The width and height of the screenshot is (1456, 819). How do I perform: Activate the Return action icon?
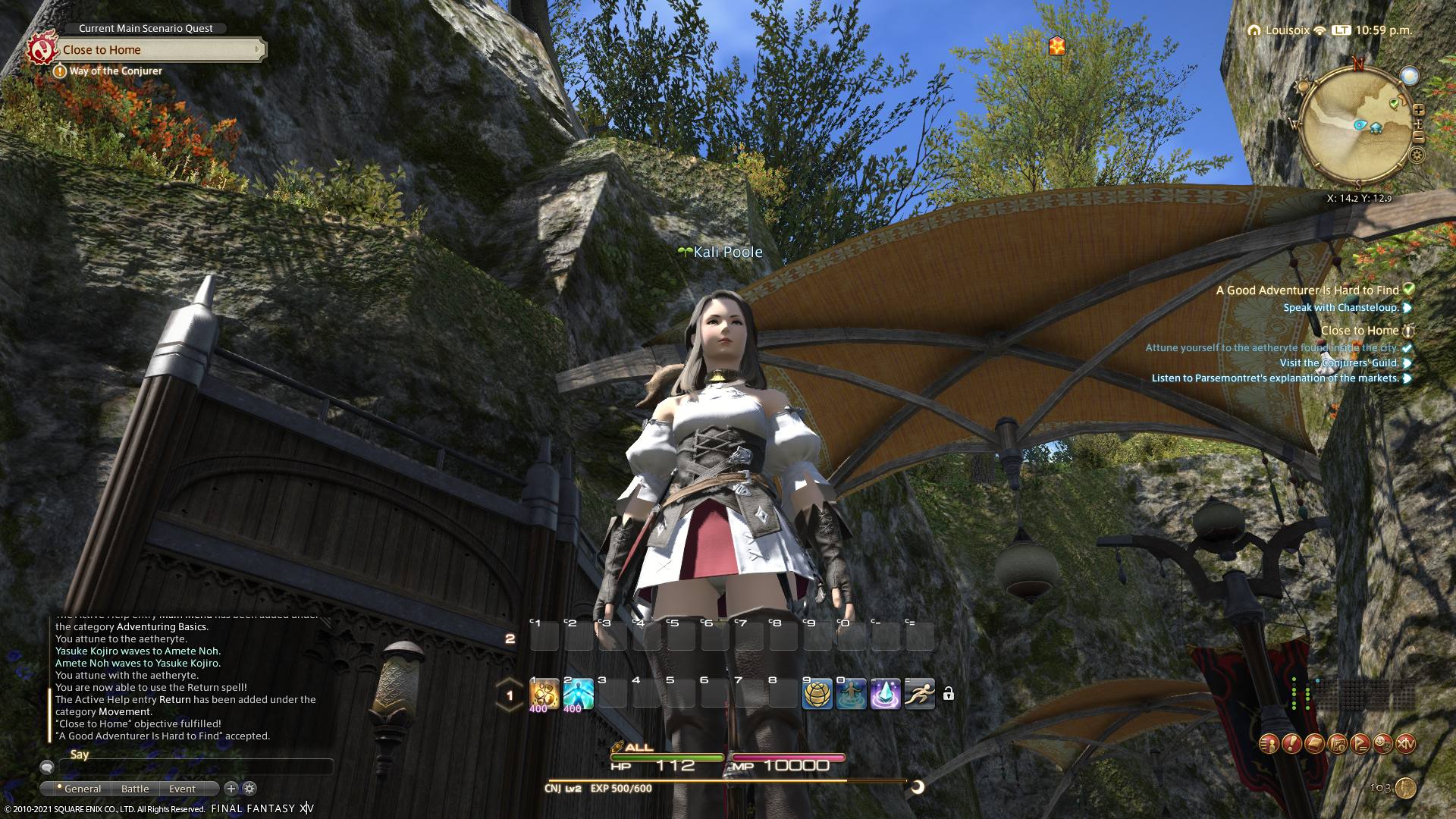point(851,694)
